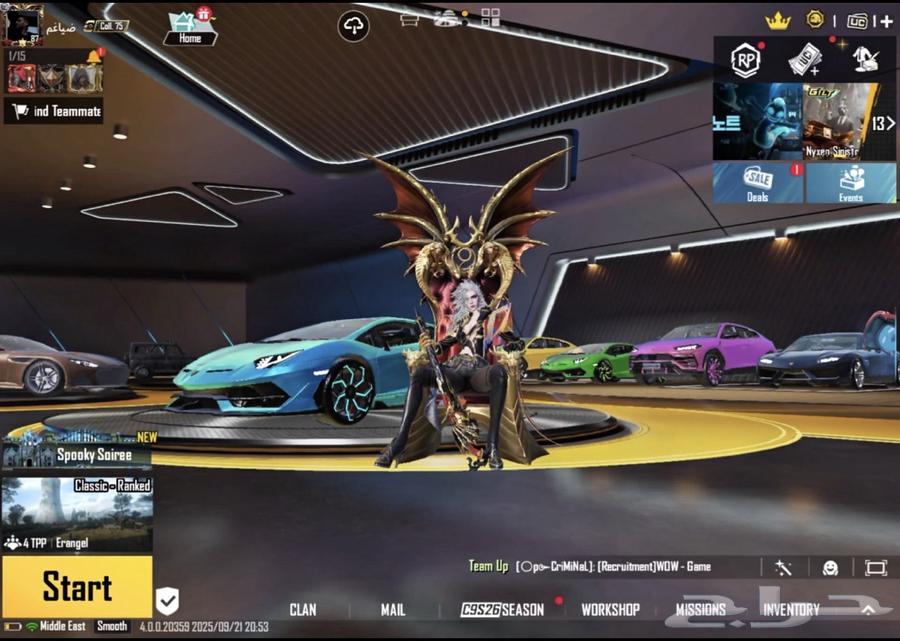This screenshot has height=641, width=900.
Task: Open the Events panel
Action: point(851,183)
